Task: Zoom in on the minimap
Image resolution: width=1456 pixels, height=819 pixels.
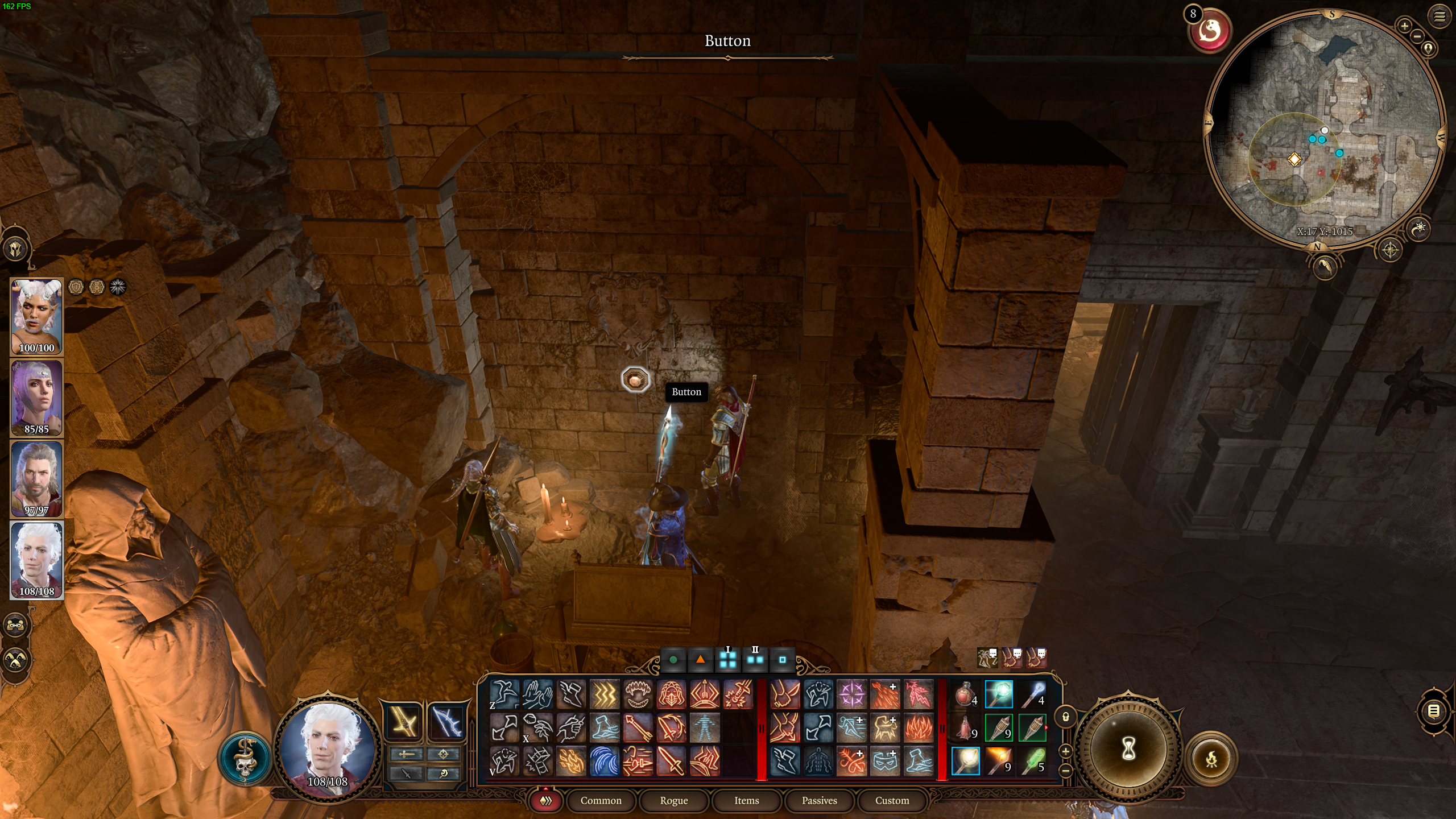Action: (1404, 26)
